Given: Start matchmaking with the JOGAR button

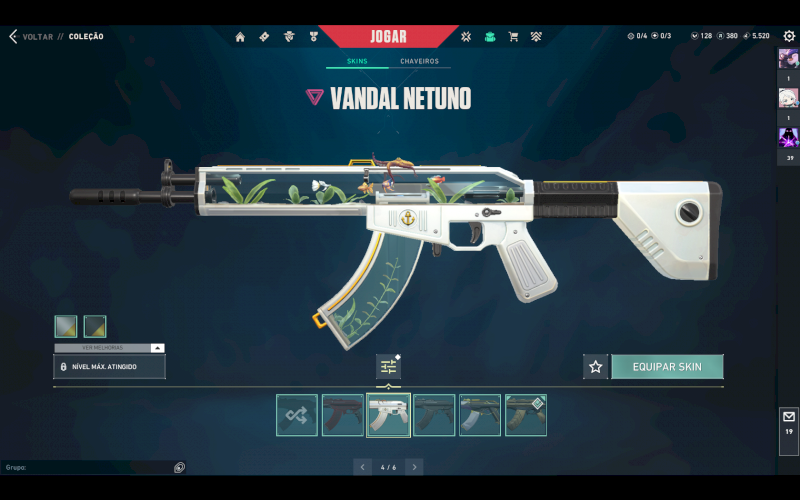Looking at the screenshot, I should 388,37.
